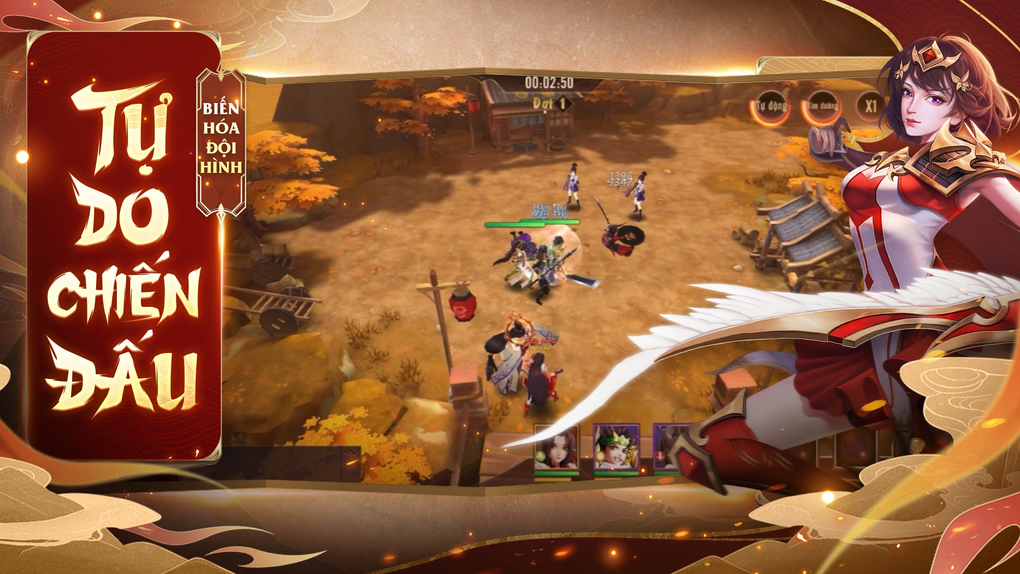The width and height of the screenshot is (1020, 574).
Task: Toggle the Tự động auto-battle button
Action: pyautogui.click(x=771, y=104)
